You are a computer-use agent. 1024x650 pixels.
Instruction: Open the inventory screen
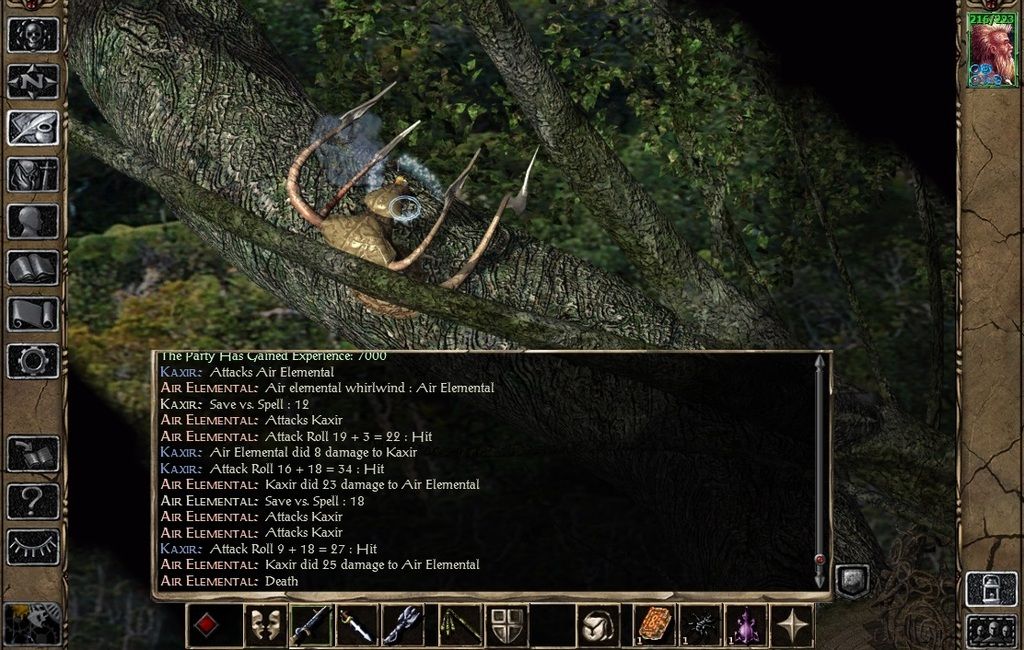point(33,175)
